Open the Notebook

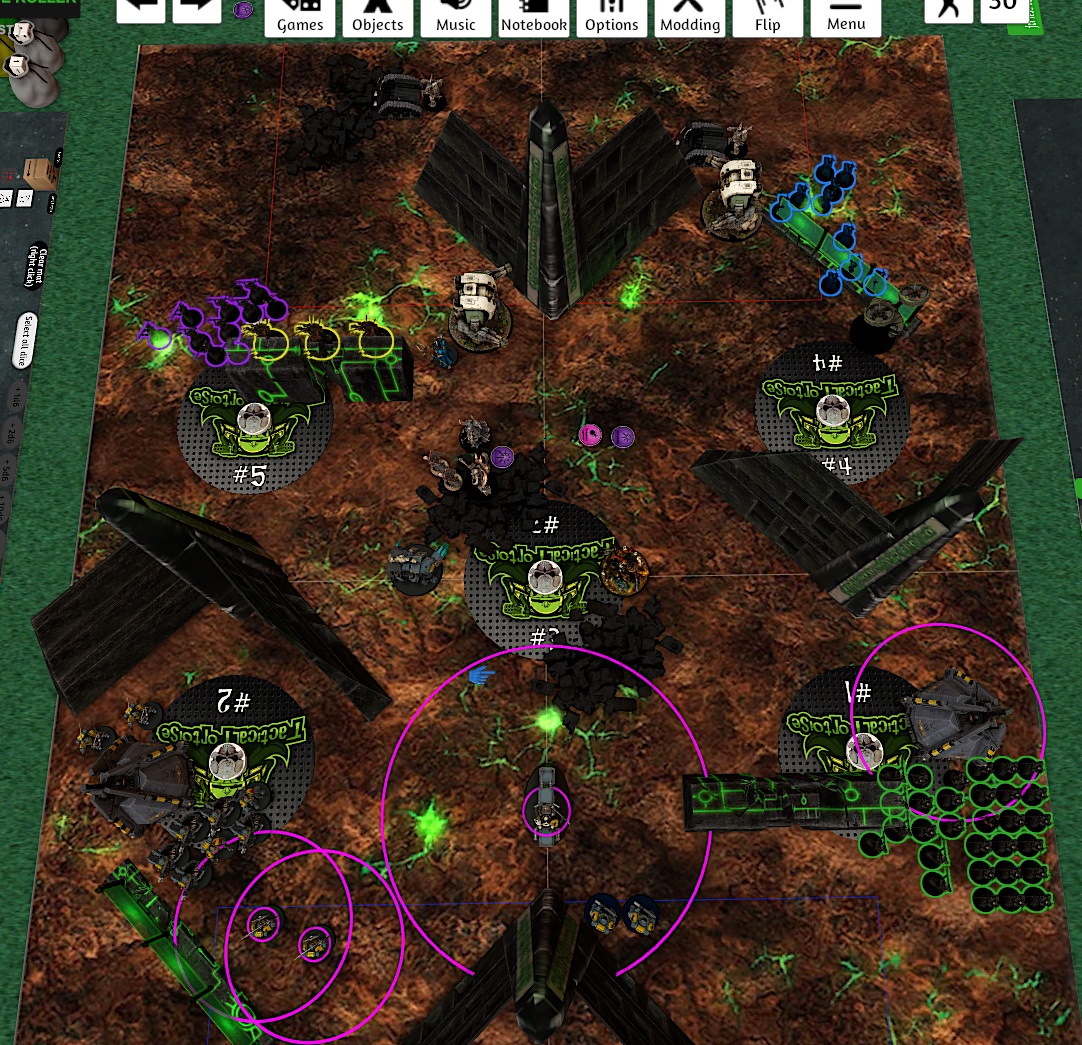(x=534, y=17)
